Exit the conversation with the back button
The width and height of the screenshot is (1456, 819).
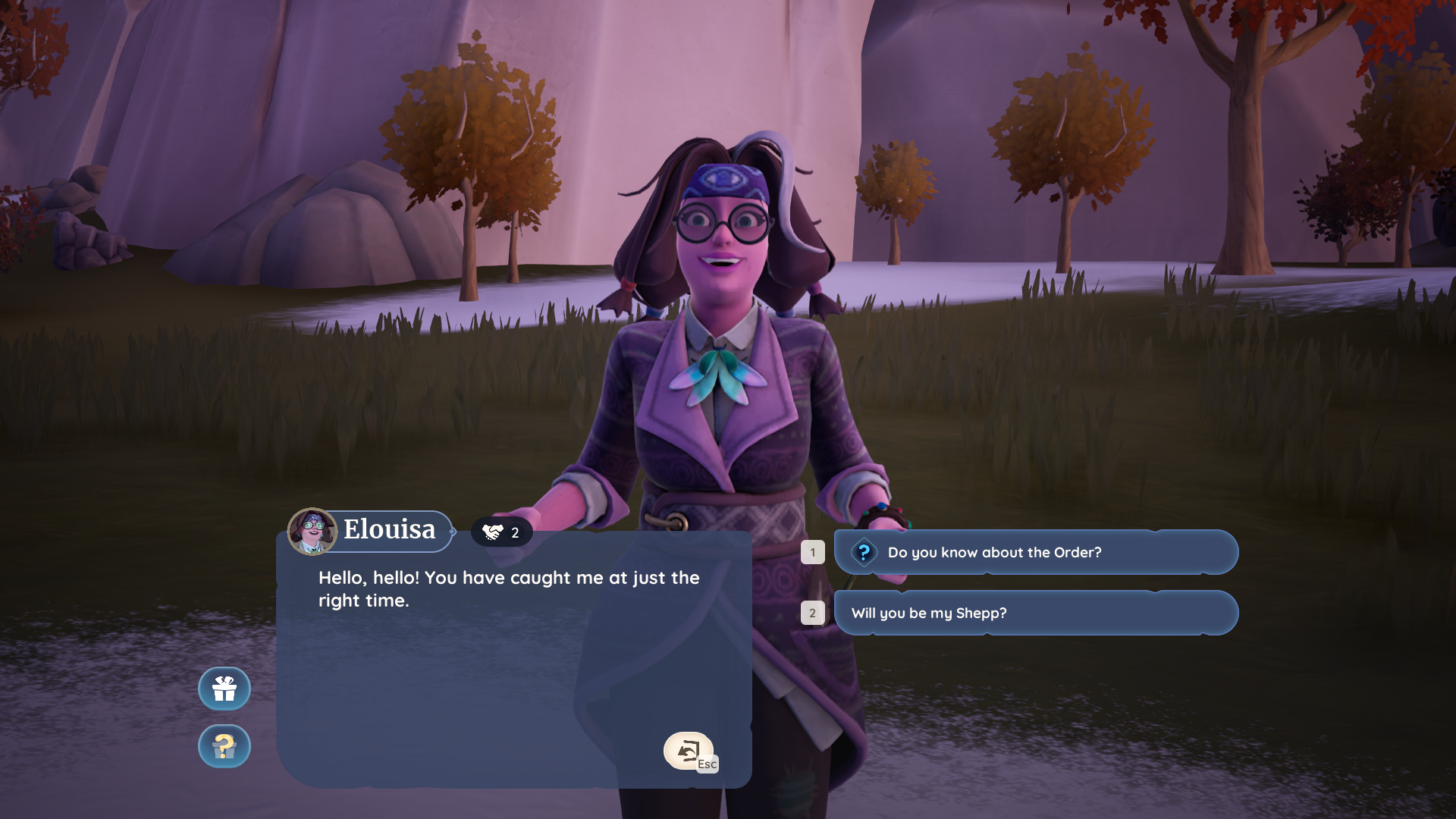coord(689,751)
